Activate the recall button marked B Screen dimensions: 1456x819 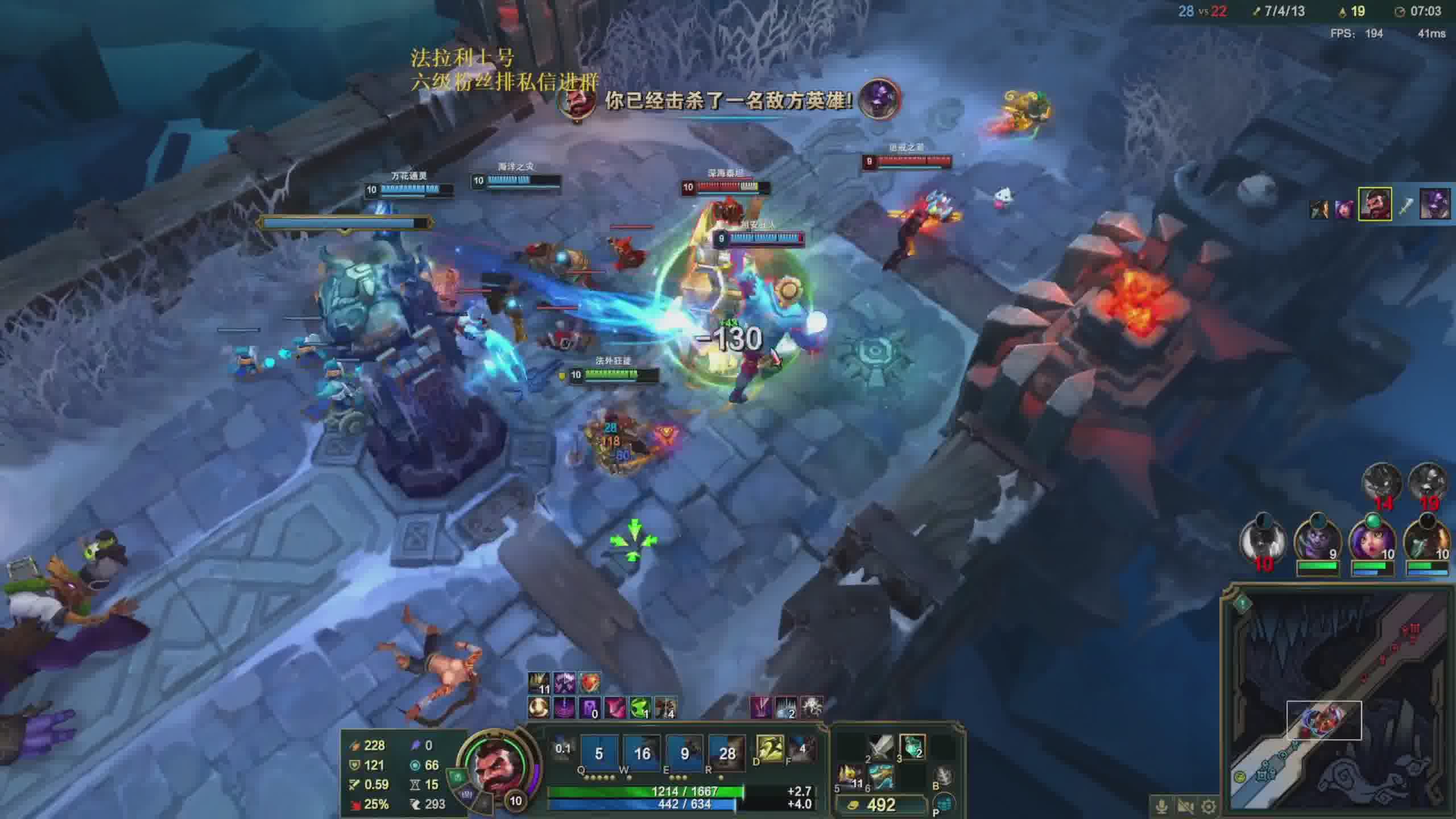(x=943, y=775)
